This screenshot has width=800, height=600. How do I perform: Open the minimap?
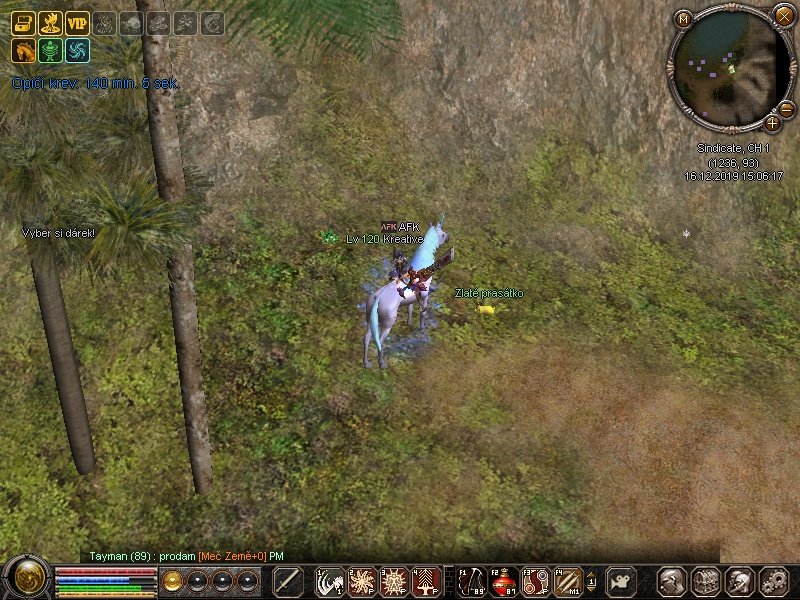pyautogui.click(x=729, y=68)
